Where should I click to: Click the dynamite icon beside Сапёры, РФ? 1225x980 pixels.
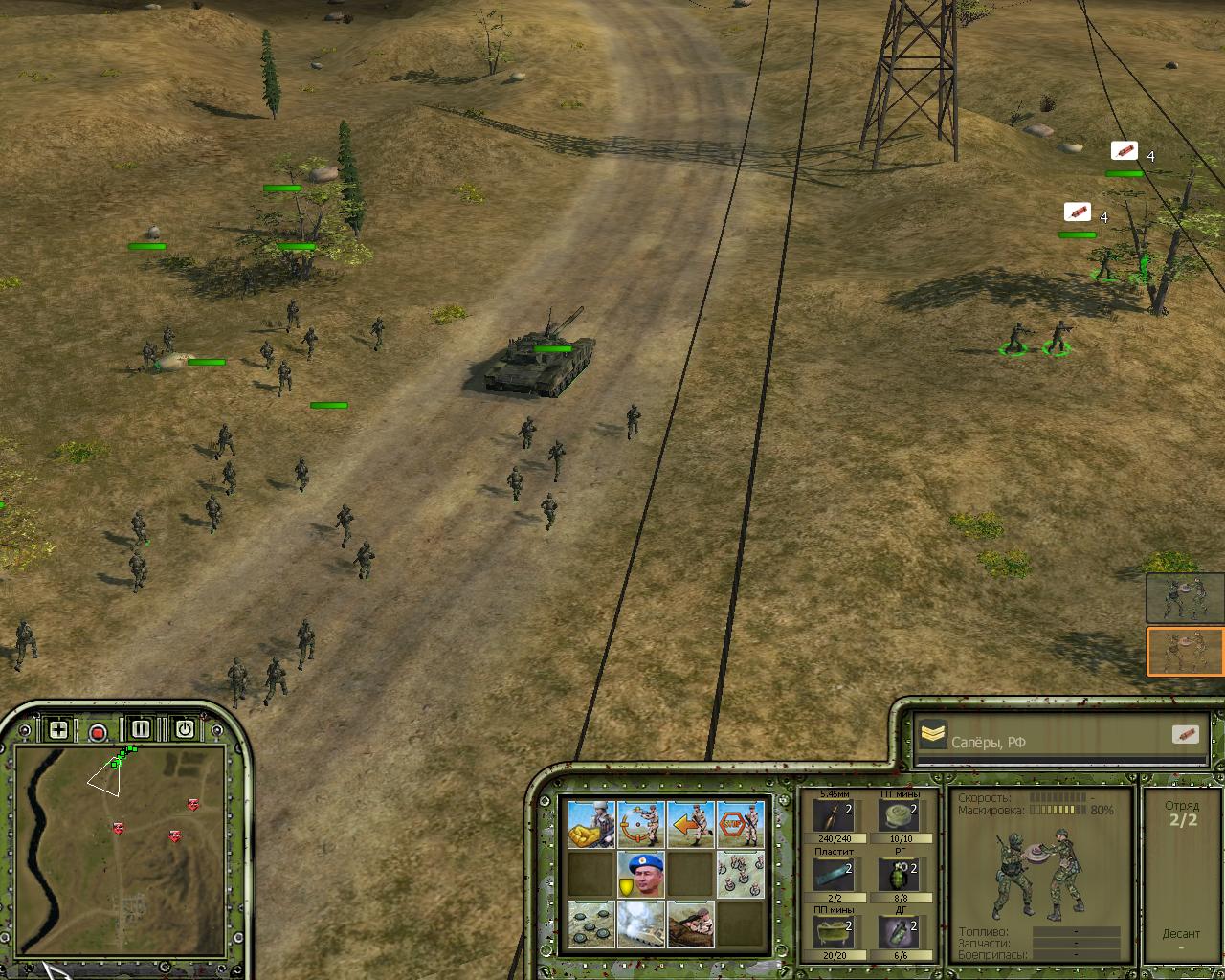pos(1185,735)
